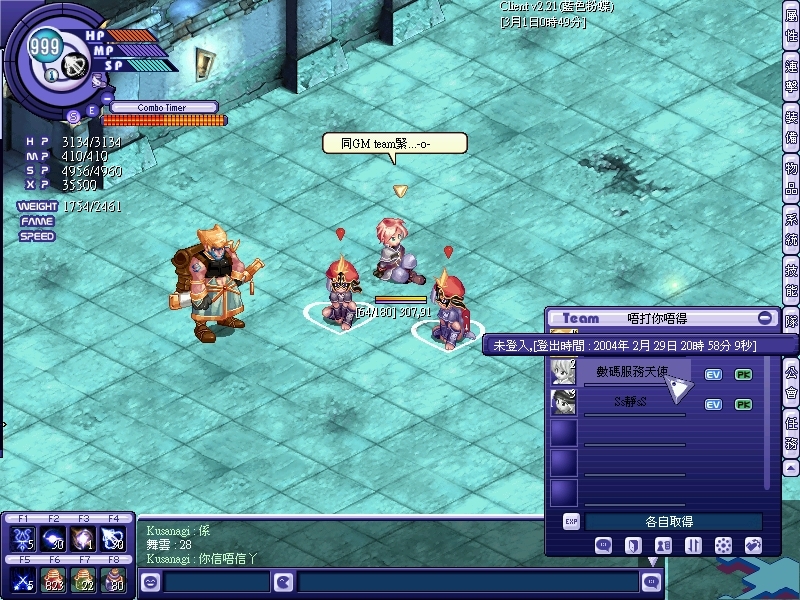Open the 技能 skills side tab
800x600 pixels.
[x=791, y=279]
